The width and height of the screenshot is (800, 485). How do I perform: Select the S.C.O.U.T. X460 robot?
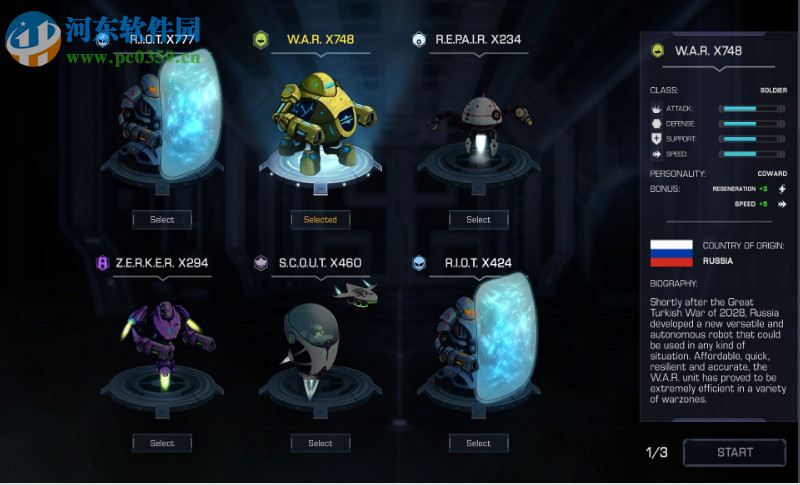(x=320, y=443)
